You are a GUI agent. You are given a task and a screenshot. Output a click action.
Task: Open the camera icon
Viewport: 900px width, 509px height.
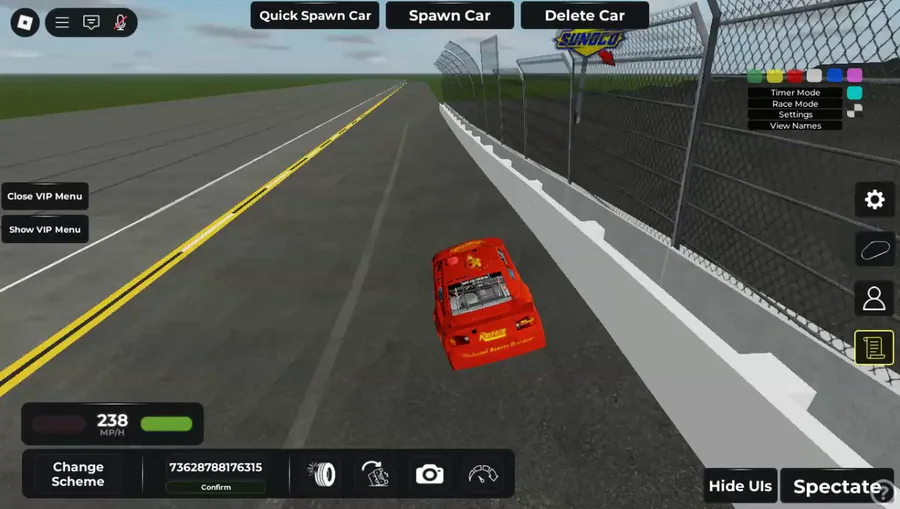pos(429,474)
